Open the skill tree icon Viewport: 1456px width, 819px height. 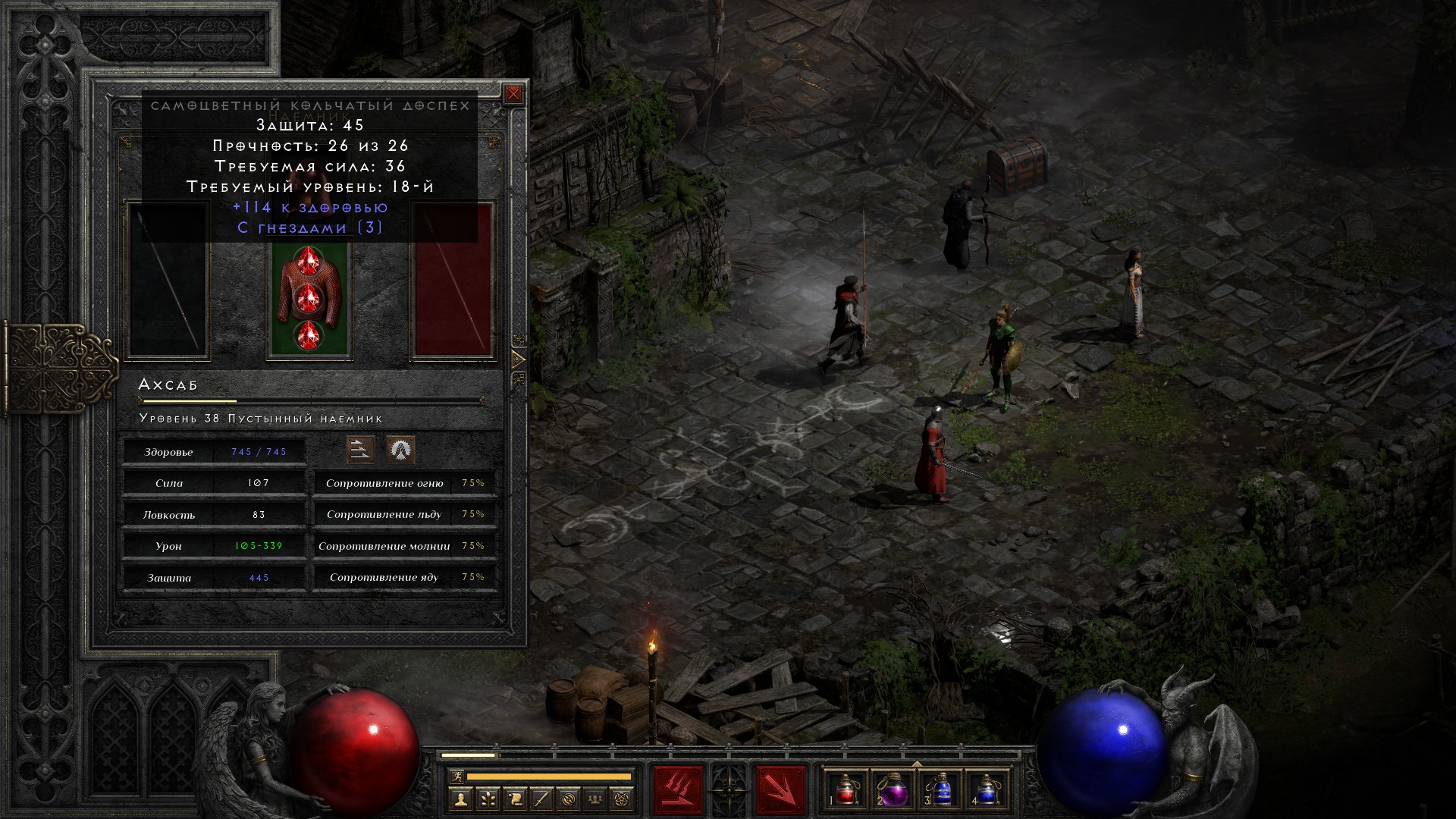(x=488, y=799)
